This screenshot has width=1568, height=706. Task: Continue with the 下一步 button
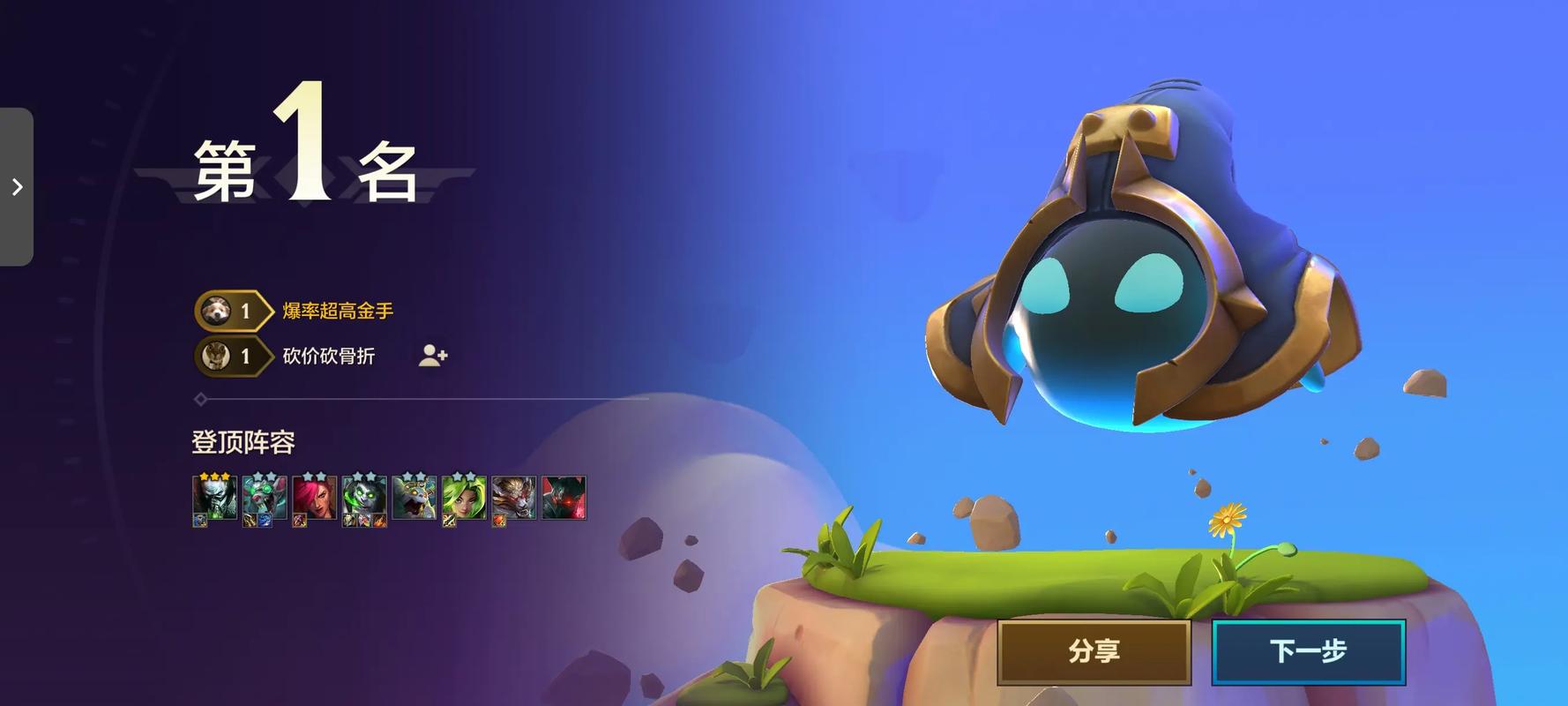click(x=1308, y=651)
